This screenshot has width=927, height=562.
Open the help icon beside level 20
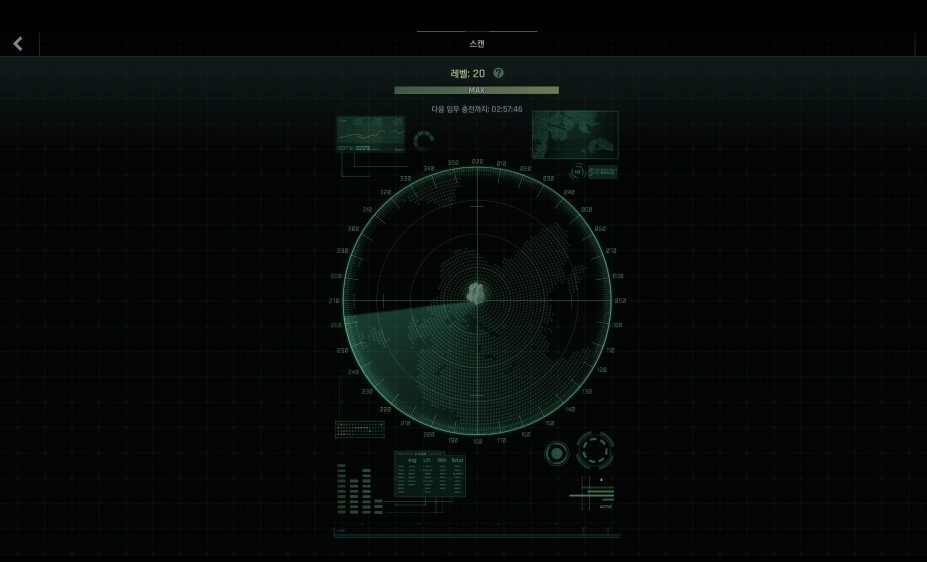[499, 73]
